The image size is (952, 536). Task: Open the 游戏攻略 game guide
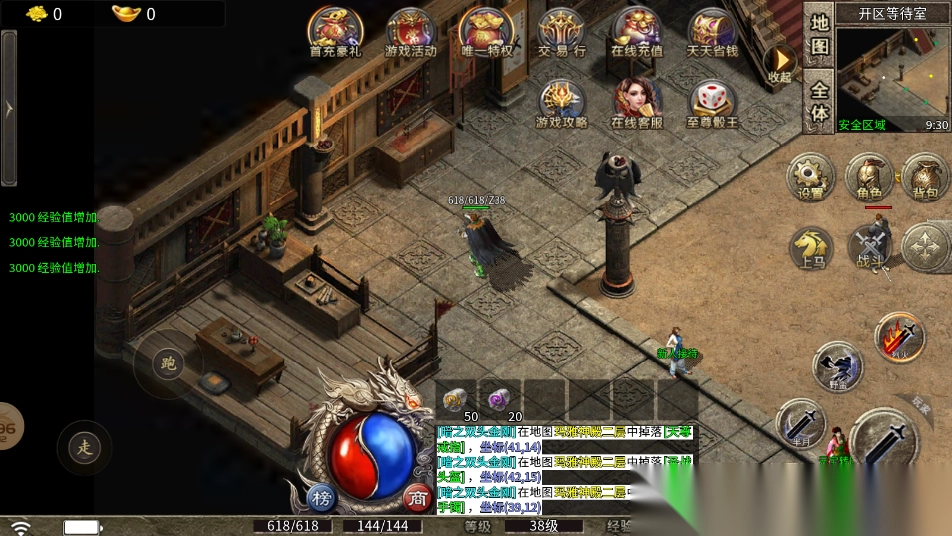[562, 103]
